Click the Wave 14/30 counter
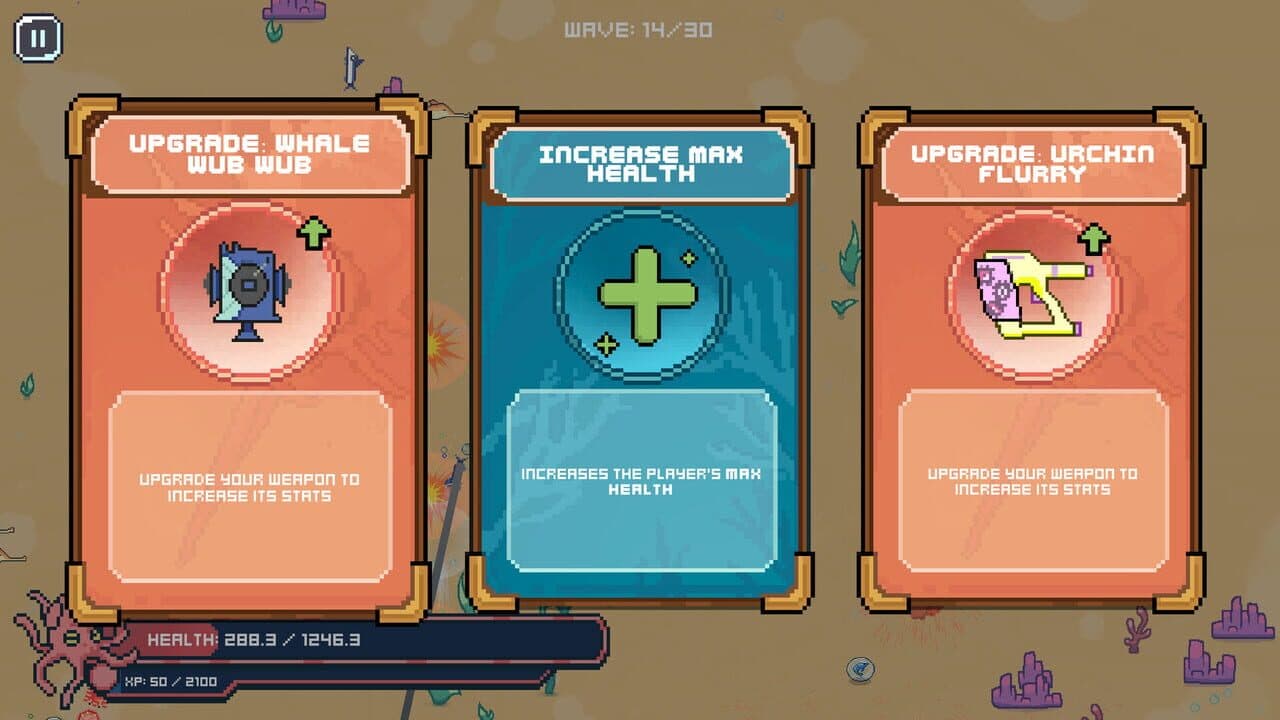Viewport: 1280px width, 720px height. (x=637, y=30)
